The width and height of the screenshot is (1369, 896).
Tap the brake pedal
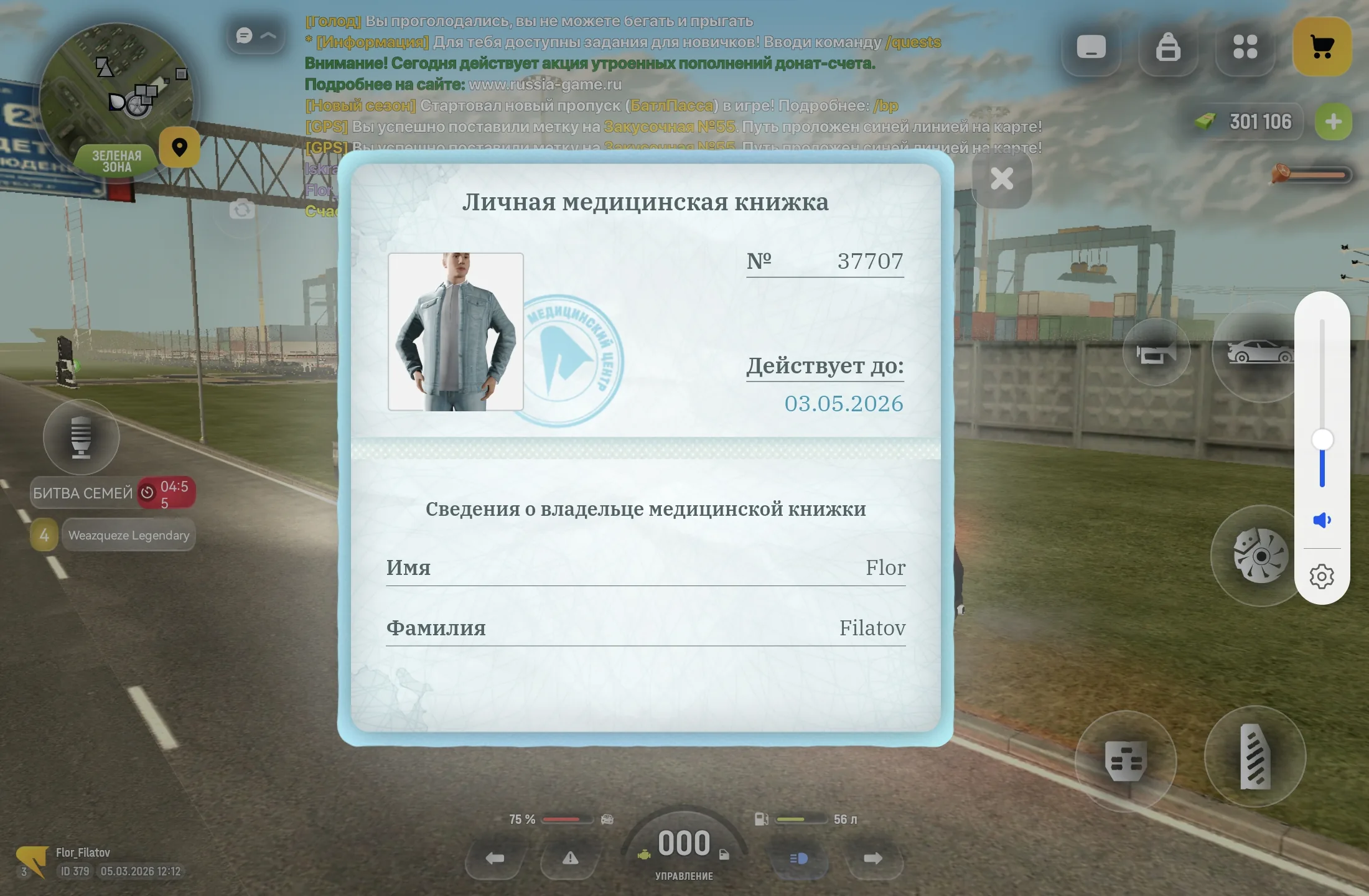click(x=1126, y=760)
